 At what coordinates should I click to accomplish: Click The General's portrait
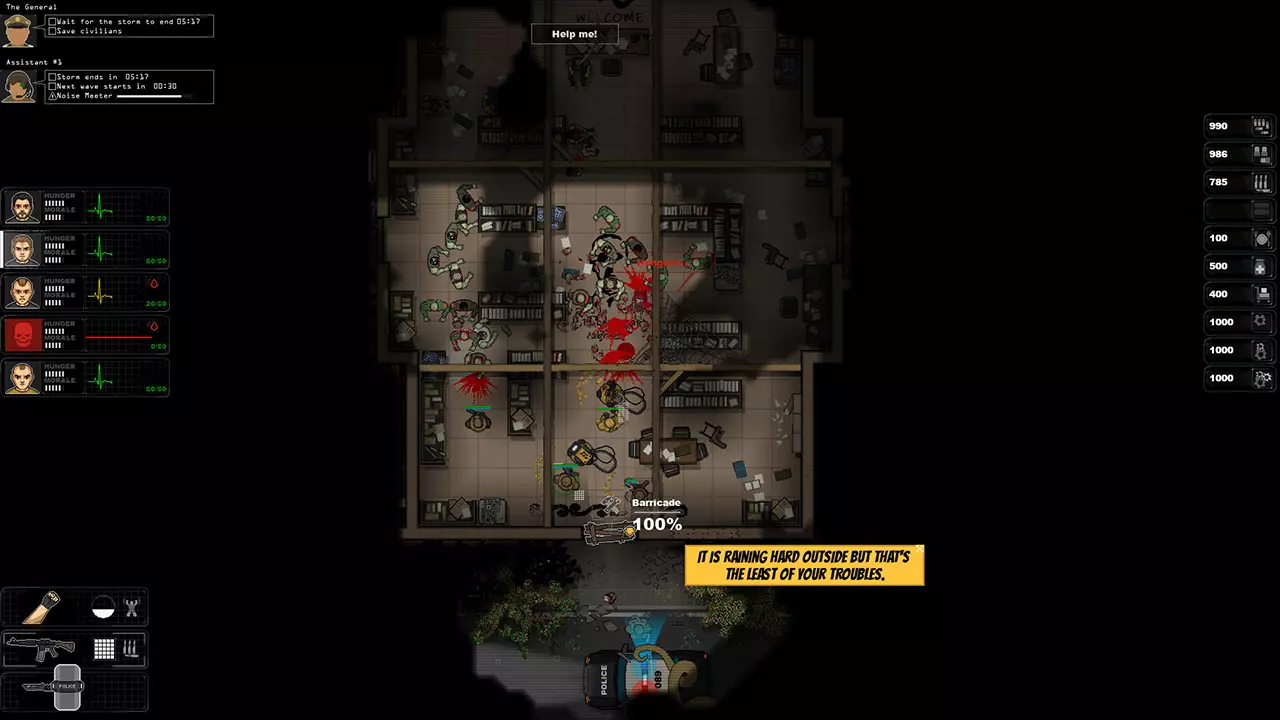(19, 30)
